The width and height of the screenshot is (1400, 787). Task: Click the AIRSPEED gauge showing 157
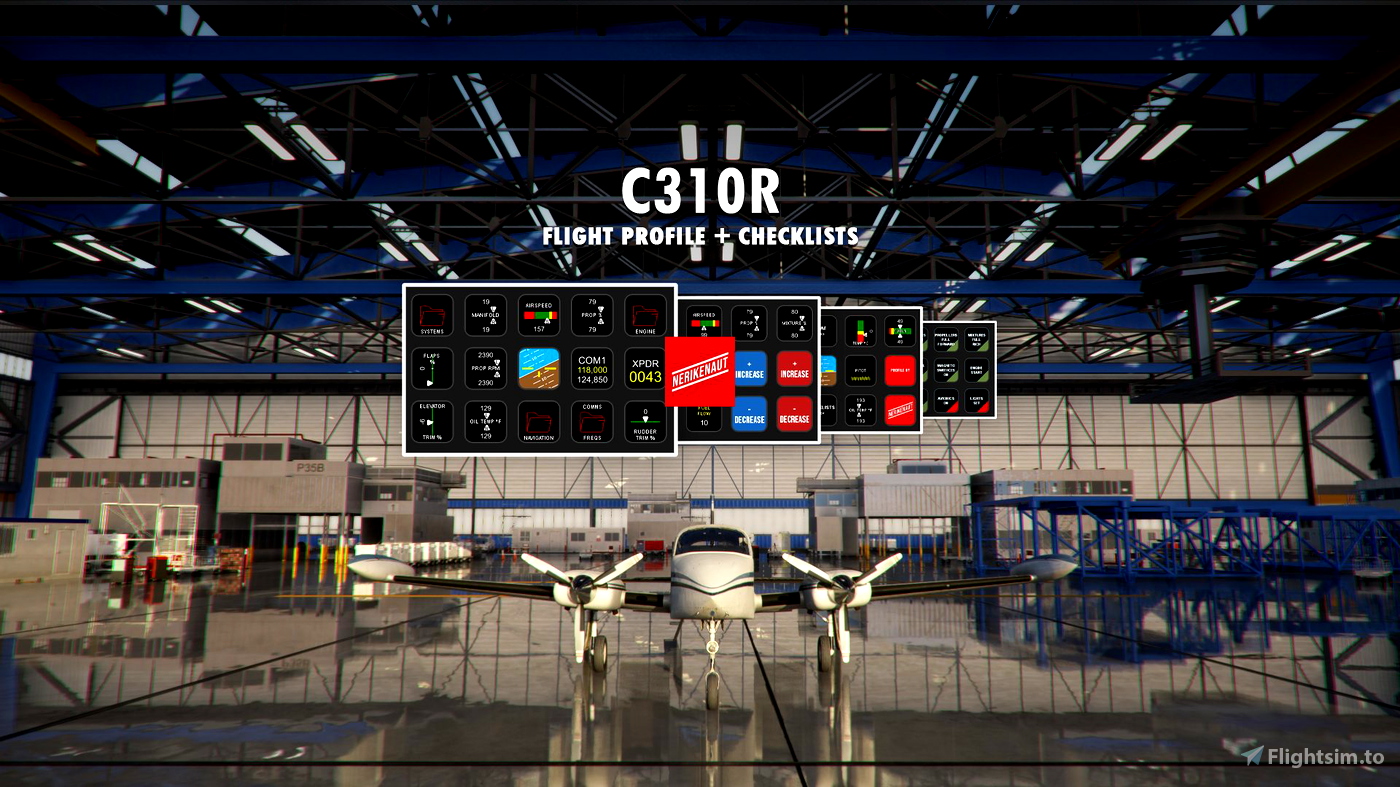point(539,315)
